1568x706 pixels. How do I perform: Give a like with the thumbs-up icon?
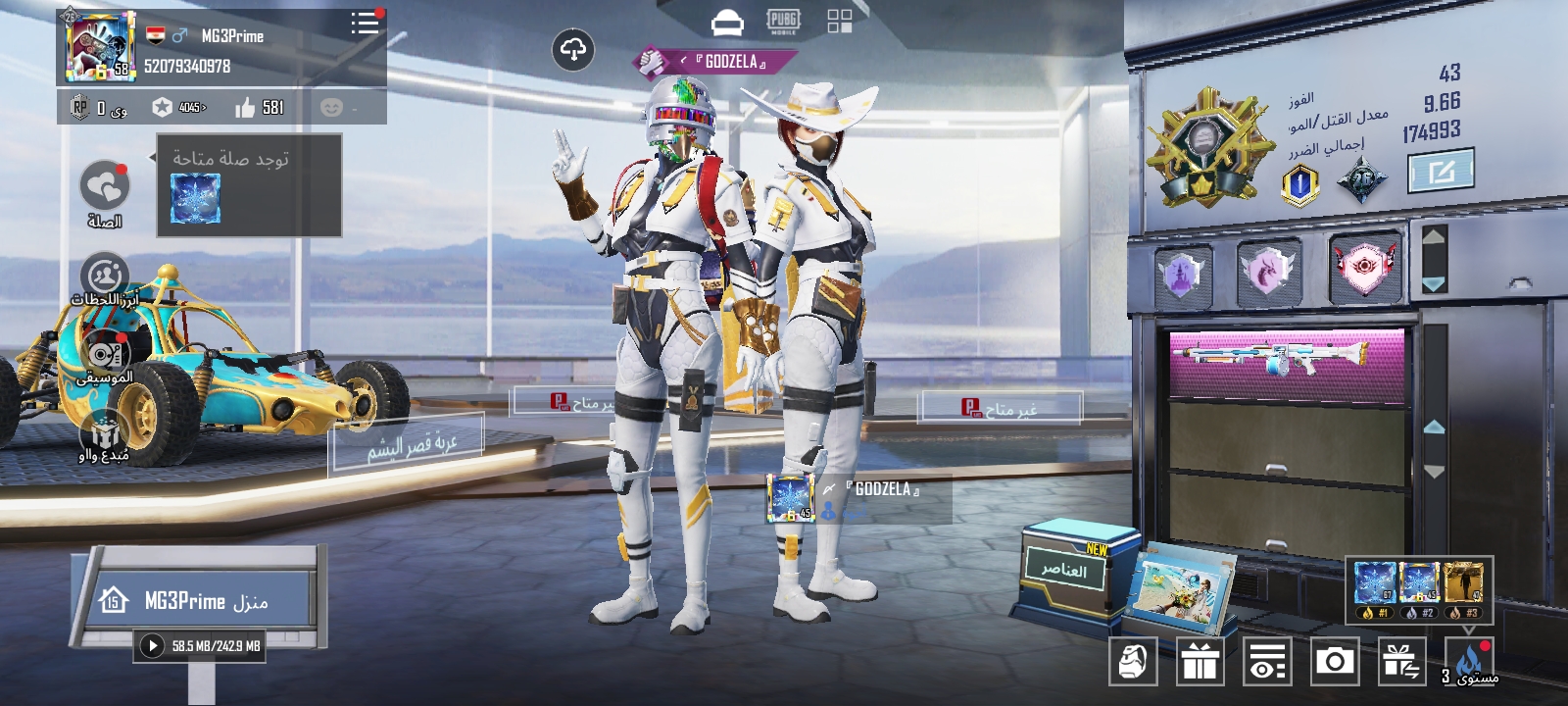point(246,107)
